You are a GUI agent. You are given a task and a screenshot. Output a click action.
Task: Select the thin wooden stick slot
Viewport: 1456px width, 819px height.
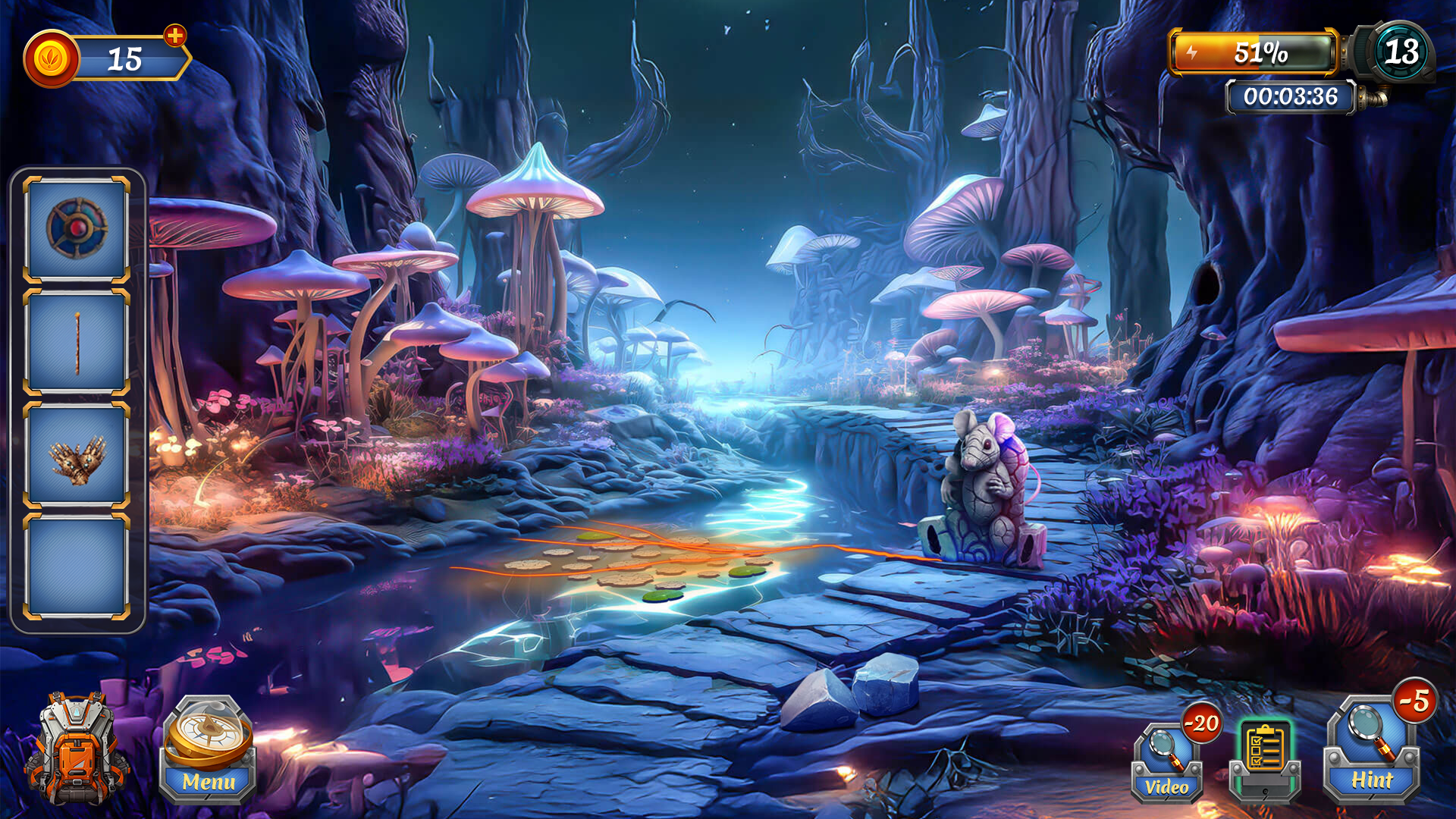pos(77,343)
